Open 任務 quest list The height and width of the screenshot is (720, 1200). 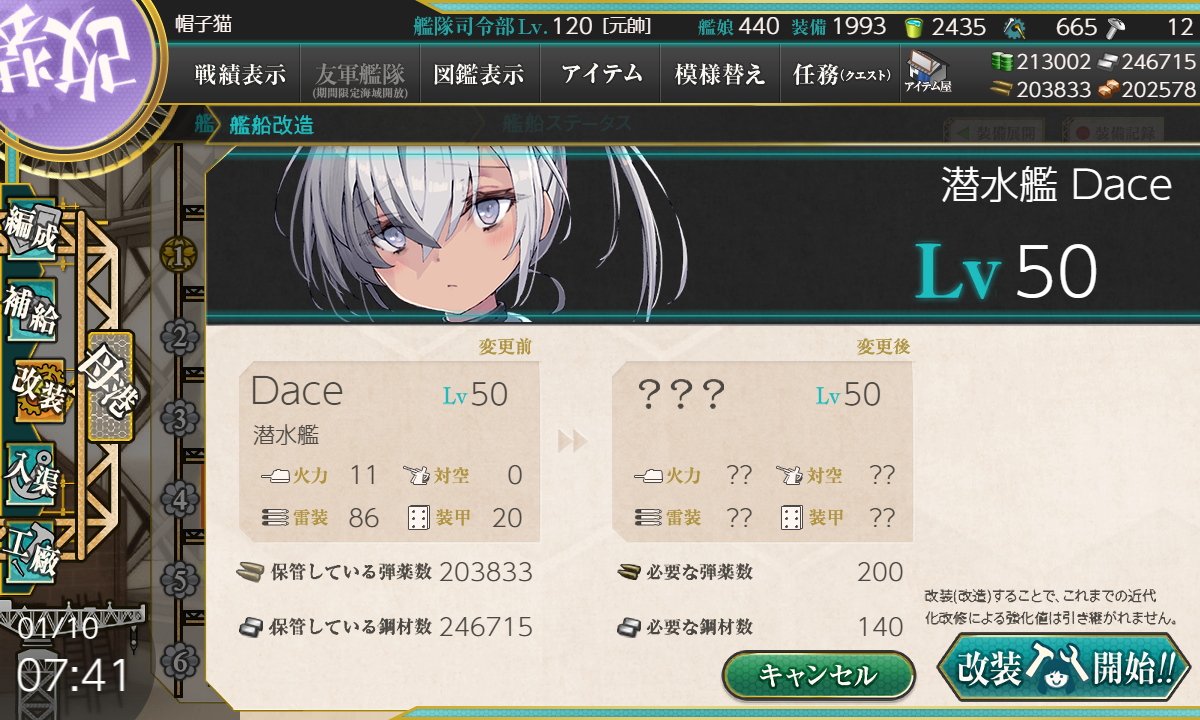840,75
